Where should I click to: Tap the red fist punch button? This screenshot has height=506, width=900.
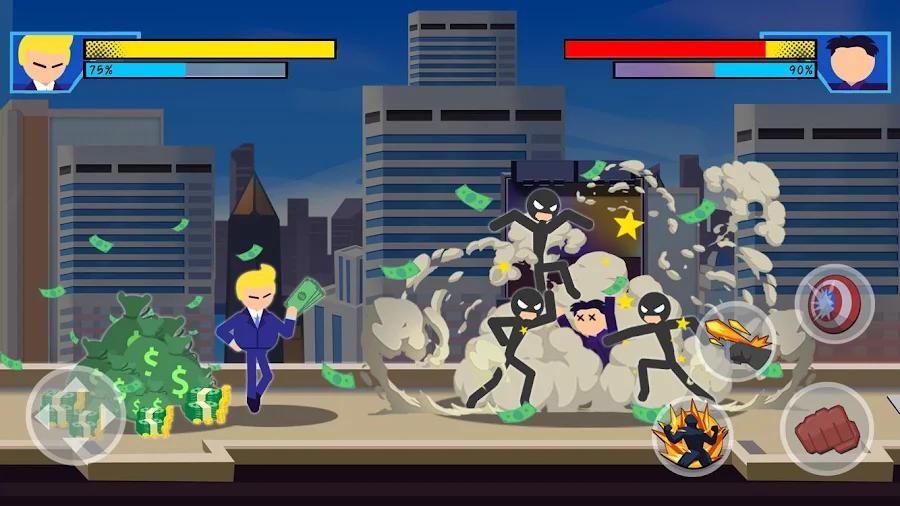tap(825, 430)
